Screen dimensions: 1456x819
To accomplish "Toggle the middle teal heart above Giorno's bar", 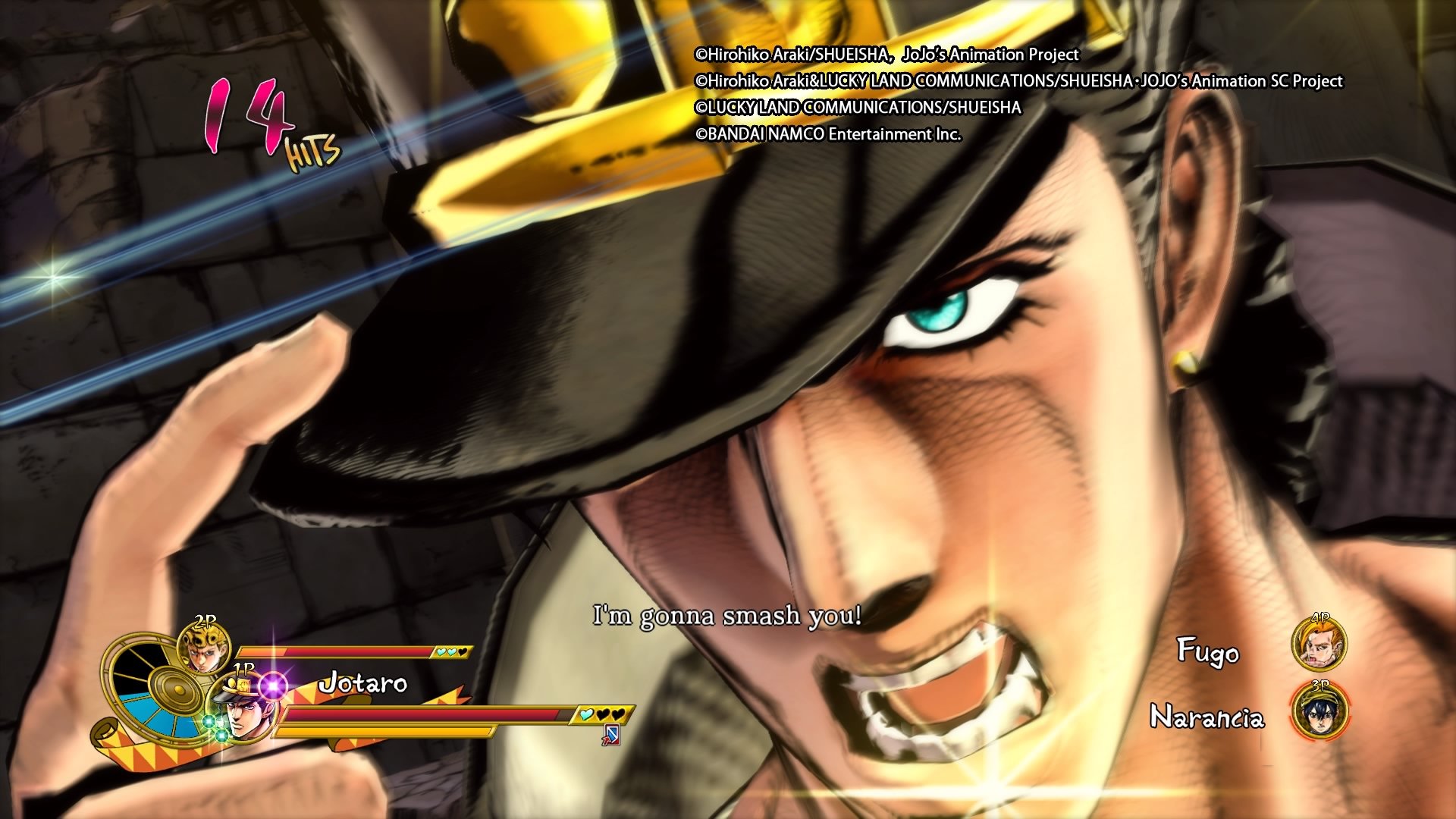I will coord(452,652).
